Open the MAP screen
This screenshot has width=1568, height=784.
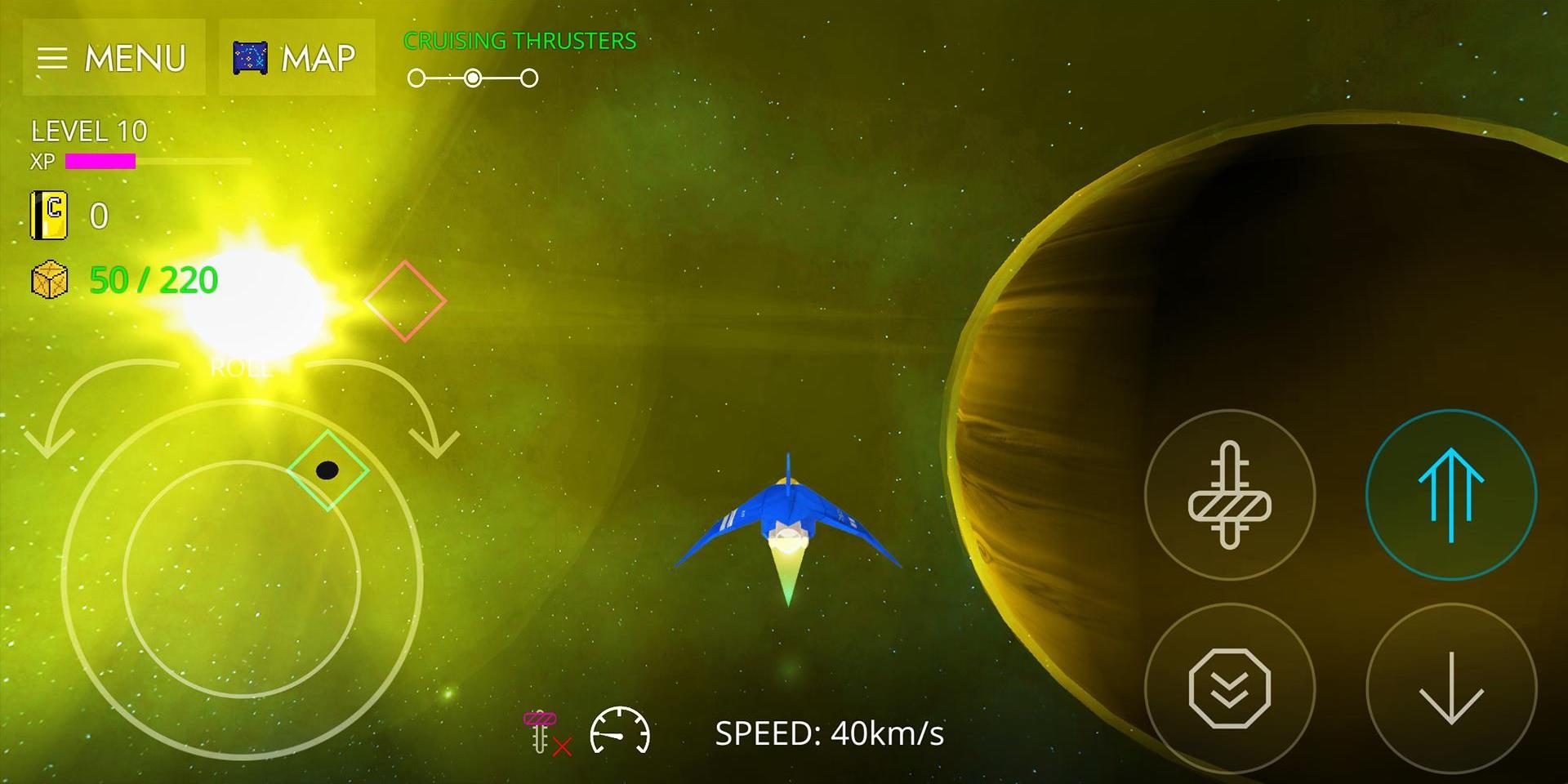pos(296,57)
